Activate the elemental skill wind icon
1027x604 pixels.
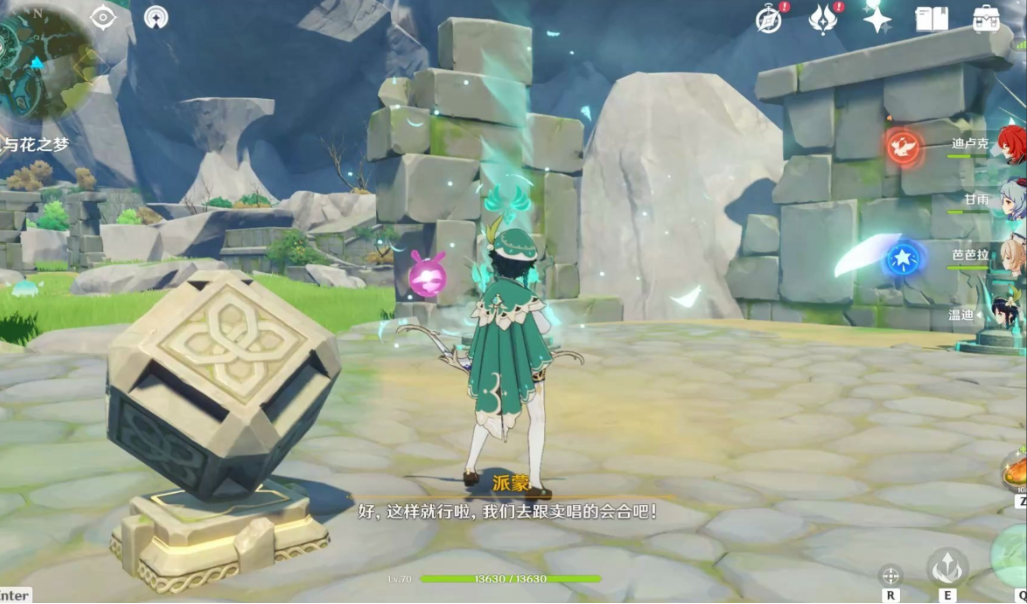[945, 568]
